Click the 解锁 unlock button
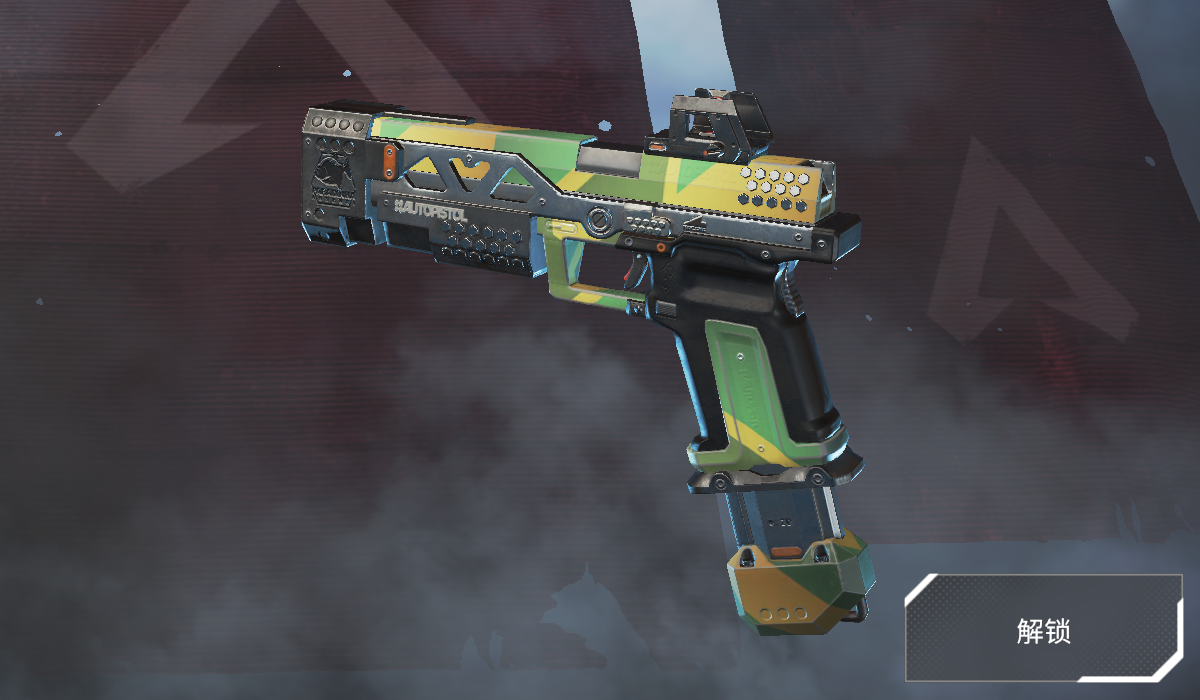 coord(1043,630)
